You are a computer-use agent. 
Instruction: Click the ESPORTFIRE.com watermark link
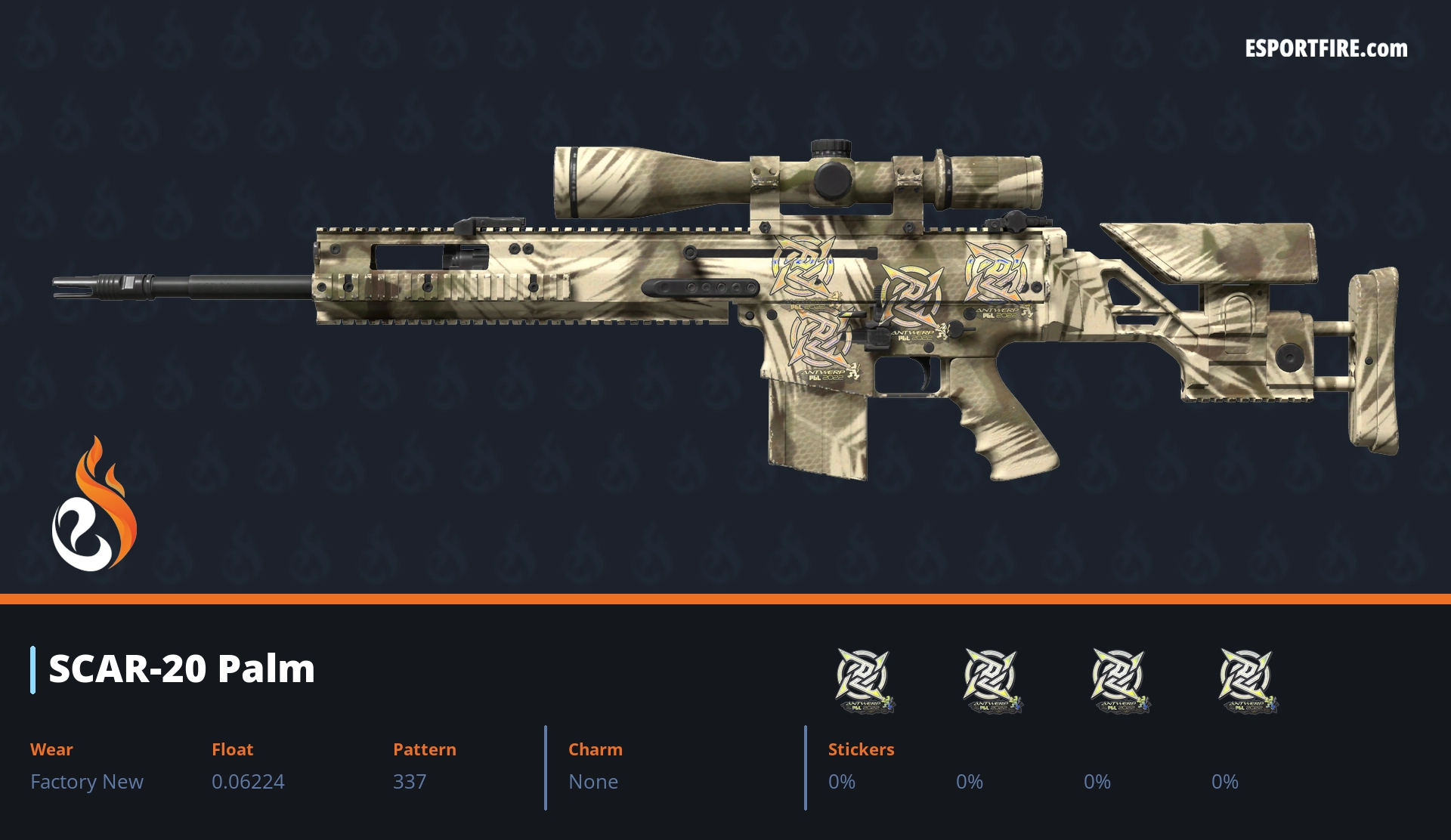[x=1326, y=49]
